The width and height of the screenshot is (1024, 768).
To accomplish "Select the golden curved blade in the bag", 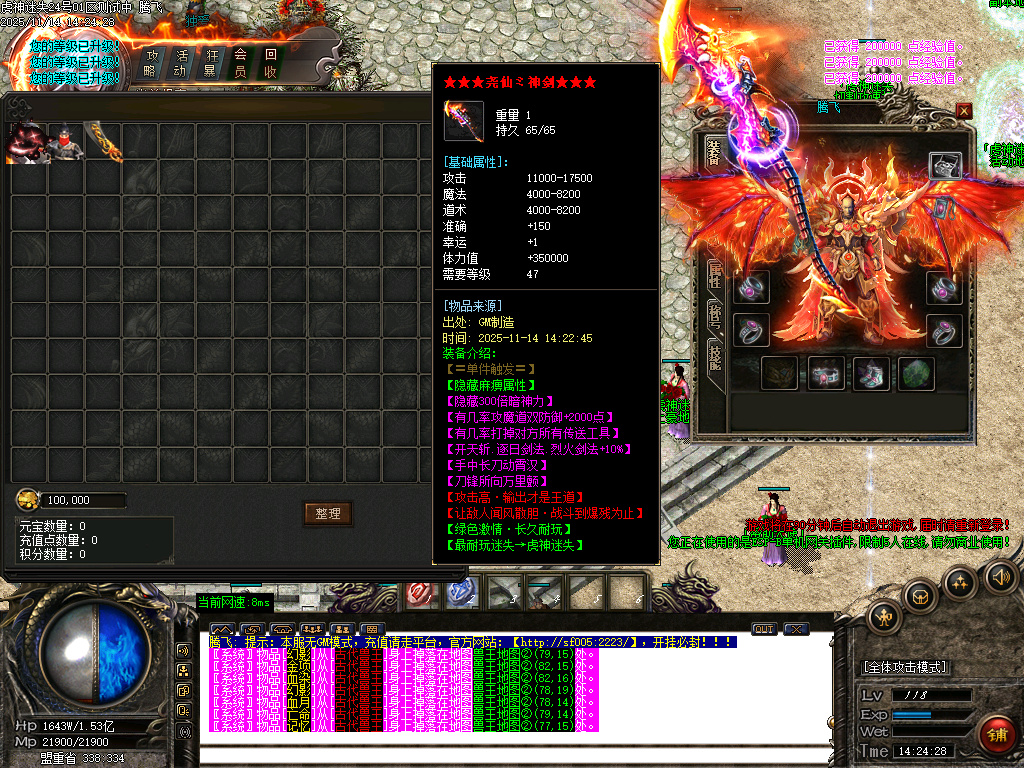I will coord(102,141).
